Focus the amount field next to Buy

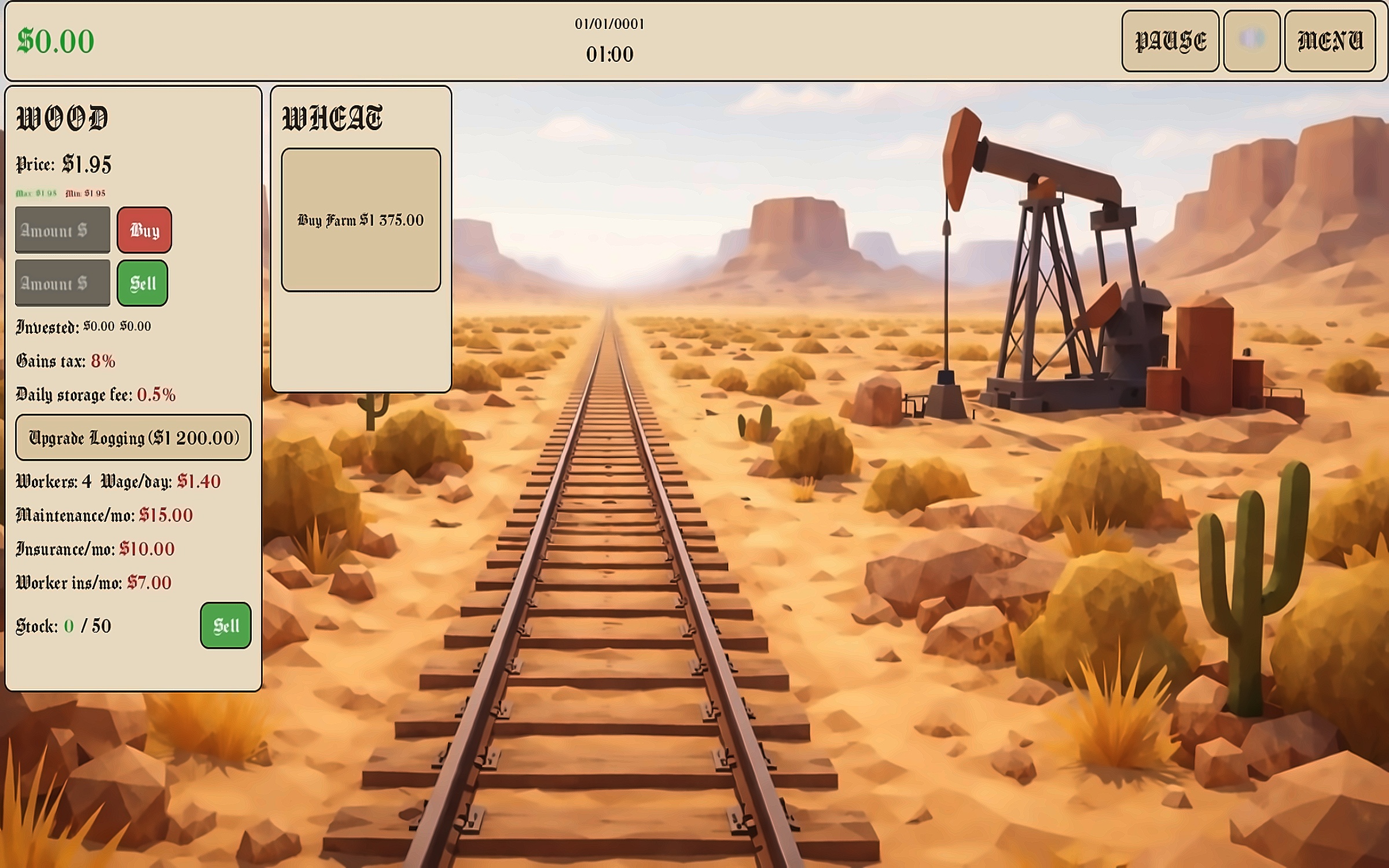point(63,230)
